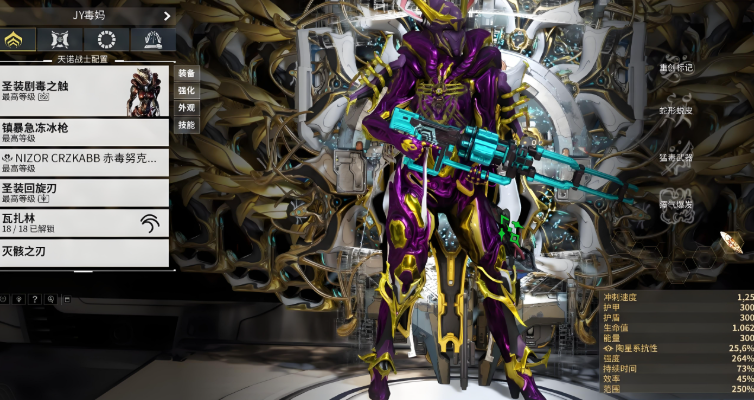This screenshot has width=754, height=400.
Task: Click the magnifier search icon
Action: point(50,299)
